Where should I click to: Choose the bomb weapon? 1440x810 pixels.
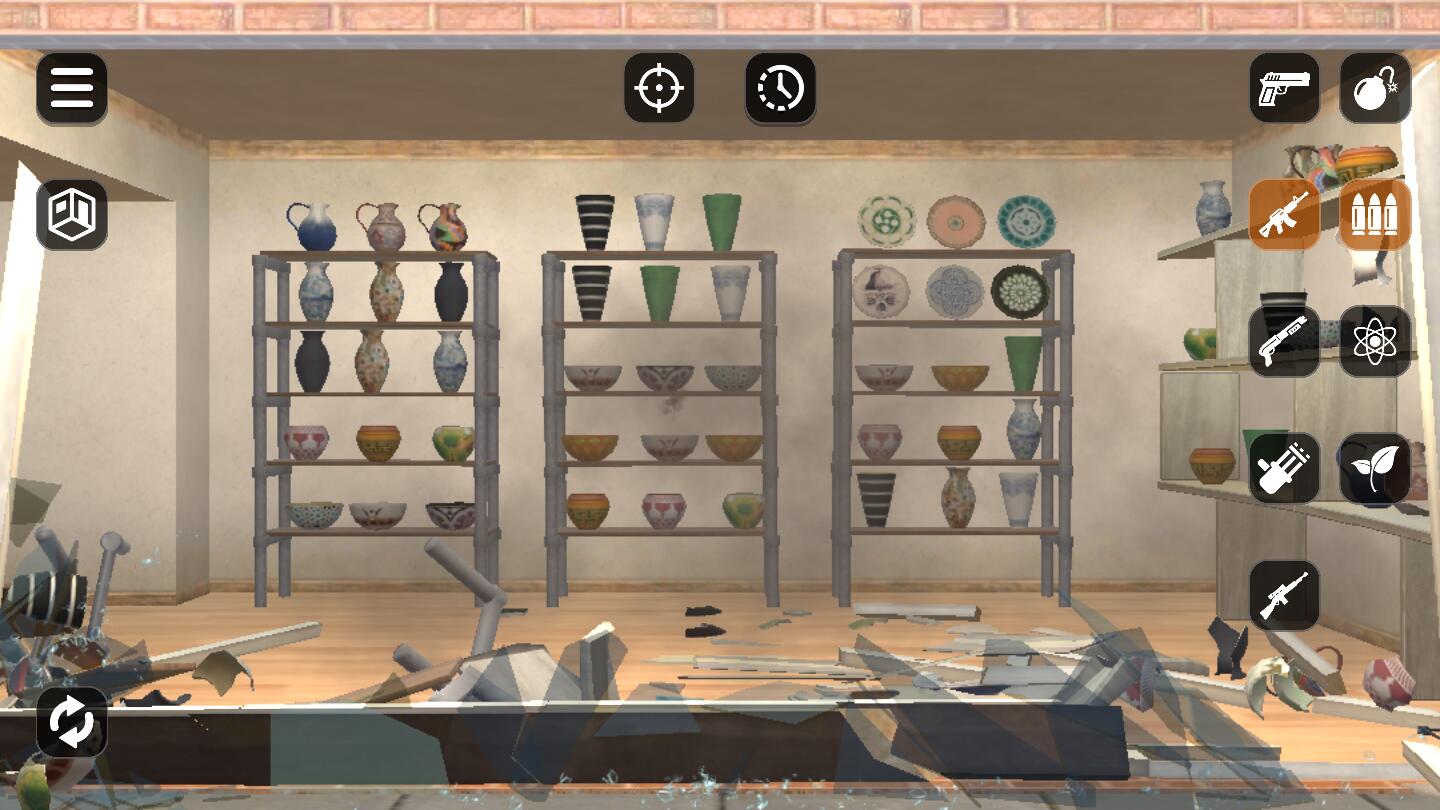(x=1375, y=88)
